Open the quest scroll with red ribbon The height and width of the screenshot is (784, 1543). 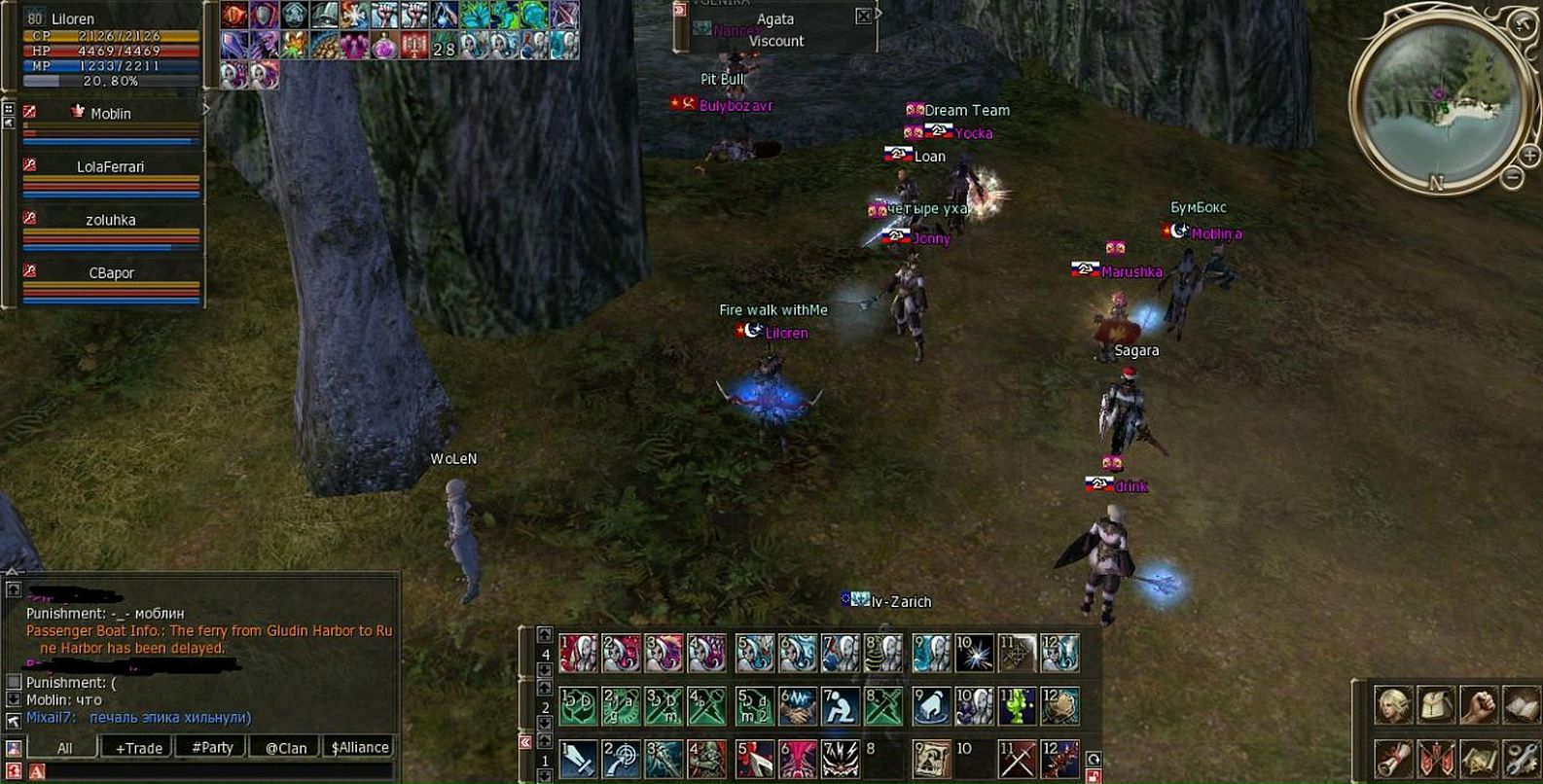(1392, 759)
